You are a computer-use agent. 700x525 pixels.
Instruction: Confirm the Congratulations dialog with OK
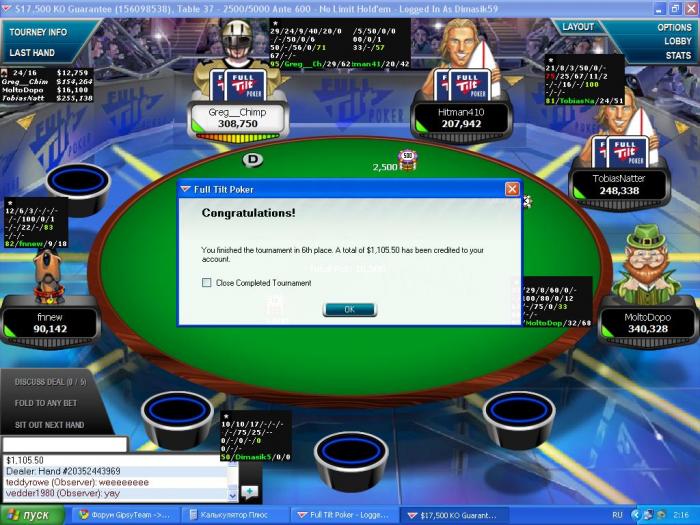tap(349, 309)
